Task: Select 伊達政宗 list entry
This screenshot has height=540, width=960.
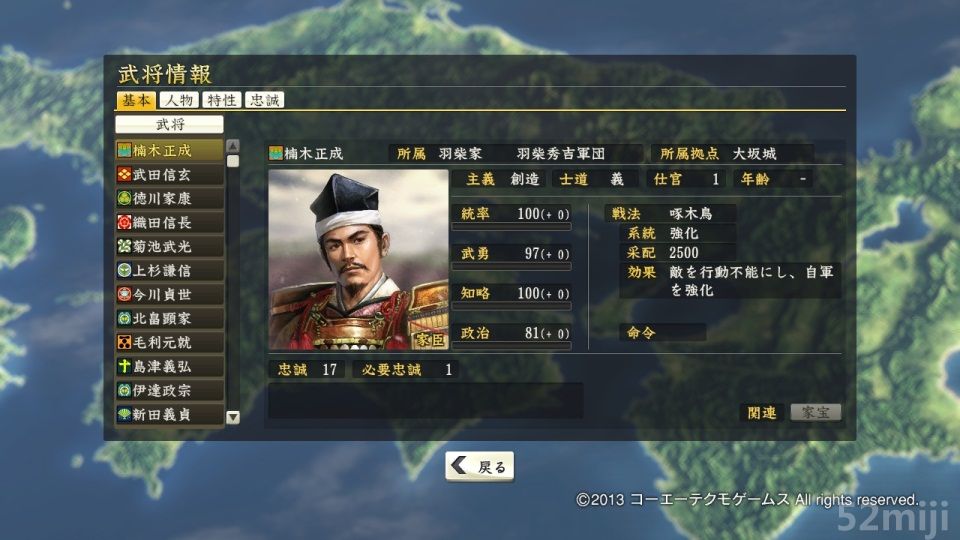Action: tap(169, 390)
